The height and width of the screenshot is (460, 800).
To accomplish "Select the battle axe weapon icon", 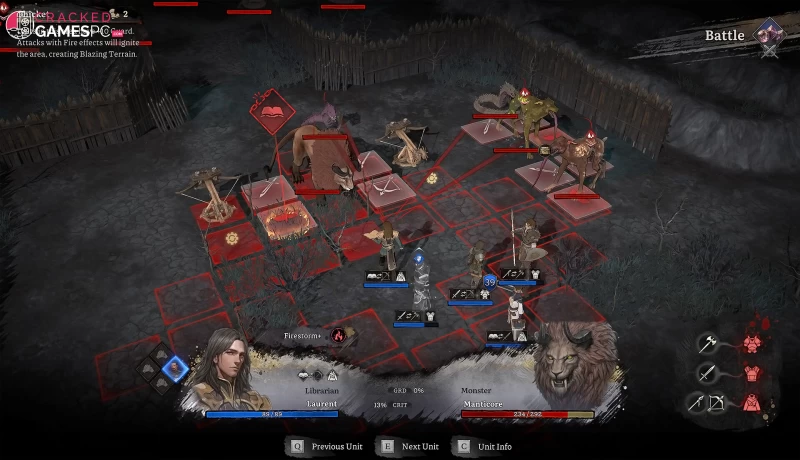I will 707,344.
